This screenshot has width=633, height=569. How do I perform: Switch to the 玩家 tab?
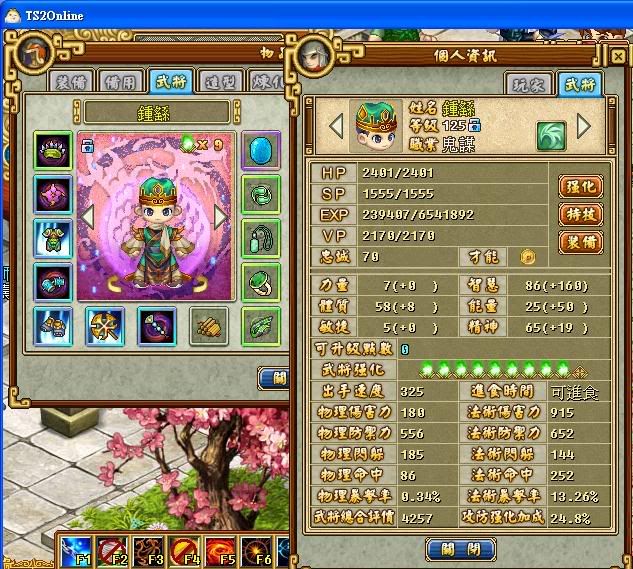click(528, 84)
